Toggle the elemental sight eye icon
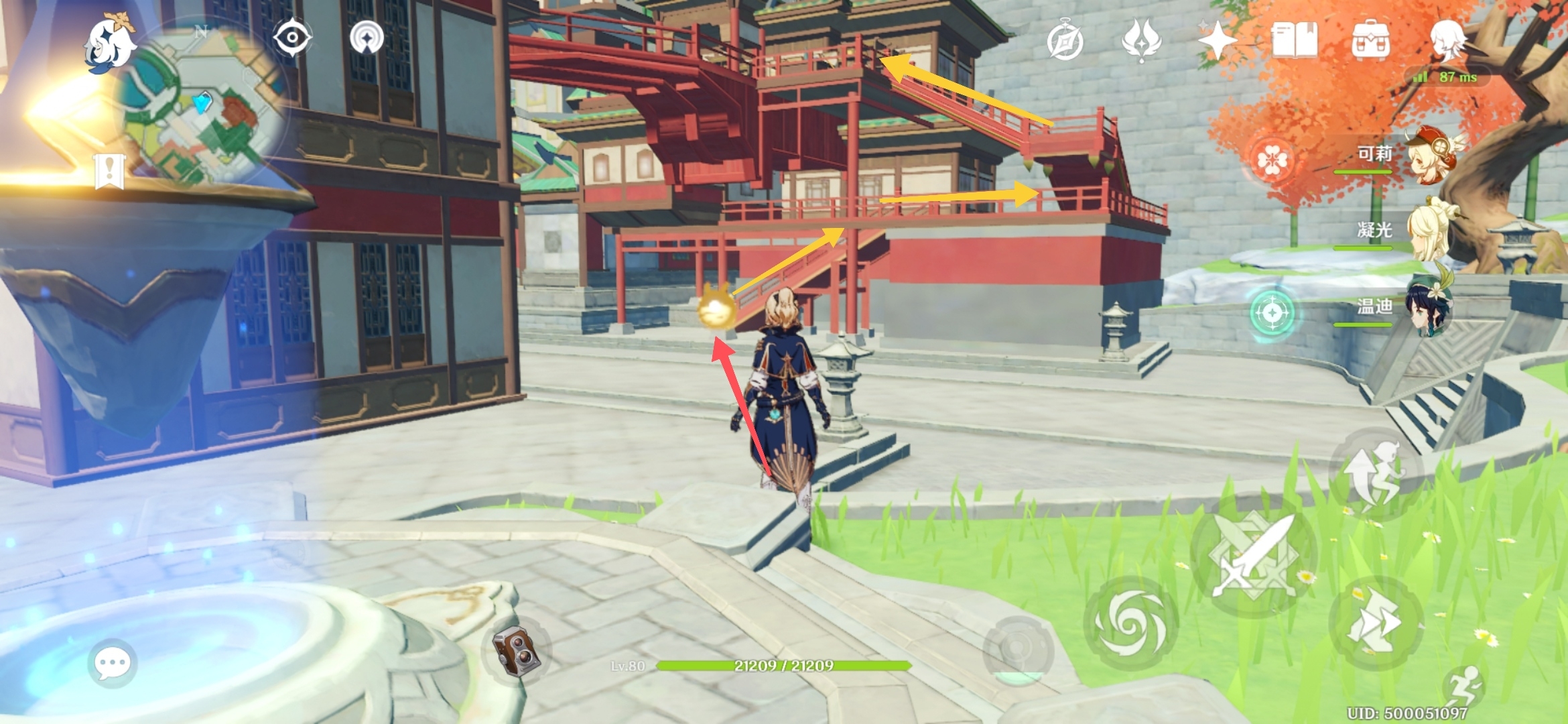This screenshot has width=1568, height=724. pos(292,37)
